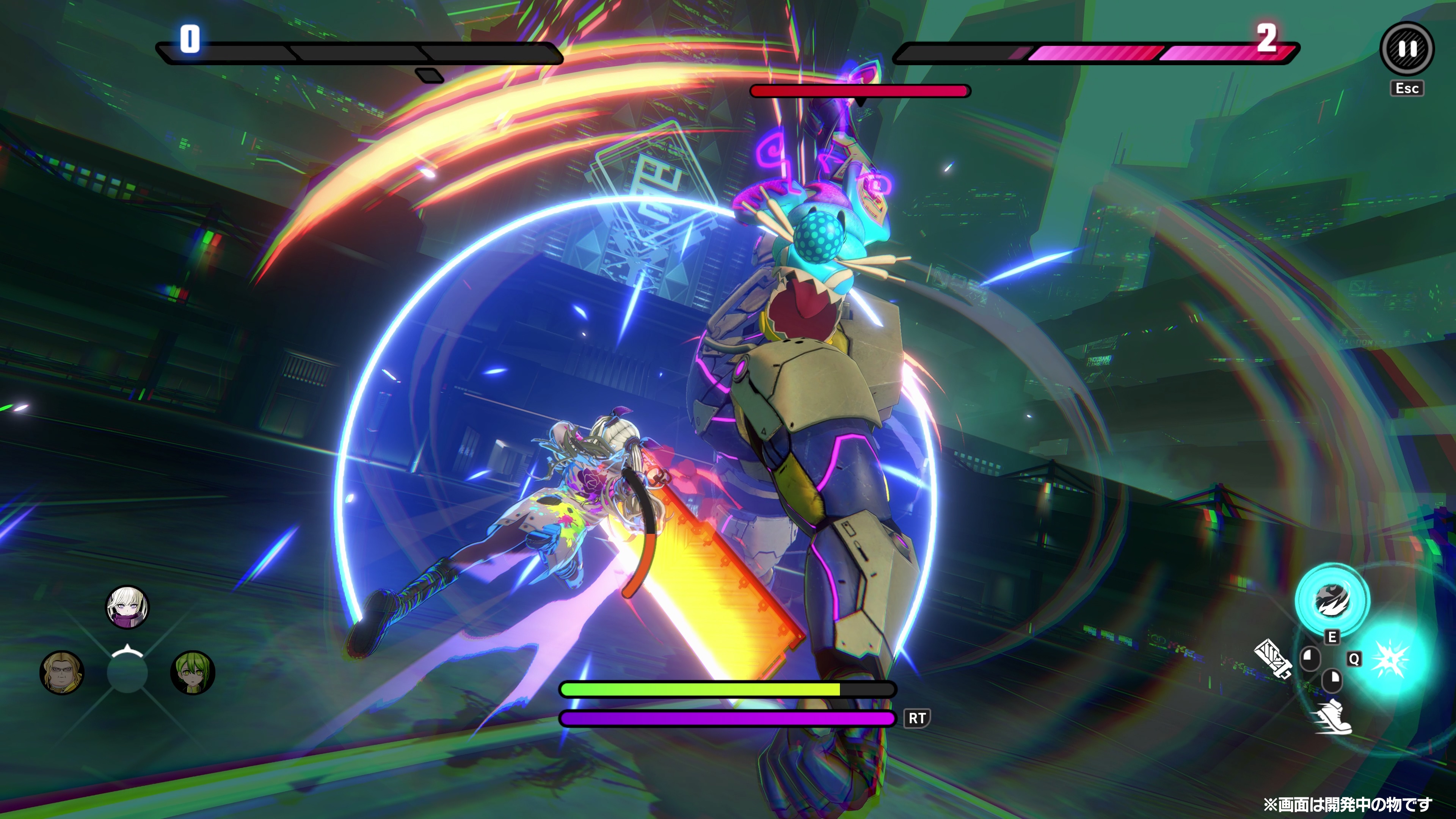The width and height of the screenshot is (1456, 819).
Task: Select the blond man with glasses portrait
Action: click(x=62, y=673)
